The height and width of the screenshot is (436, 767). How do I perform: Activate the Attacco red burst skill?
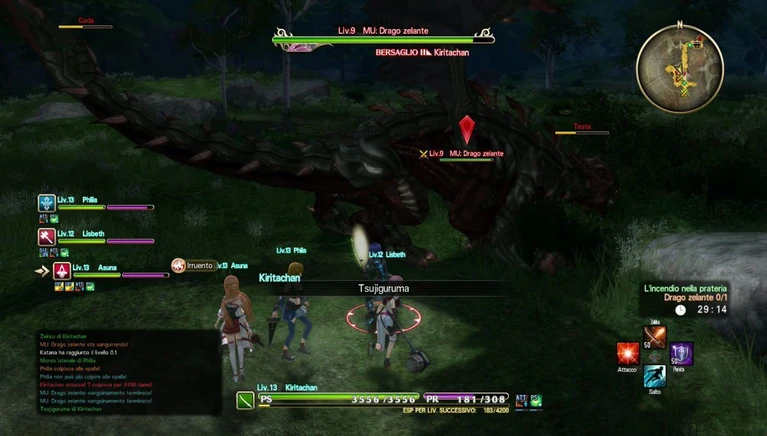[628, 354]
